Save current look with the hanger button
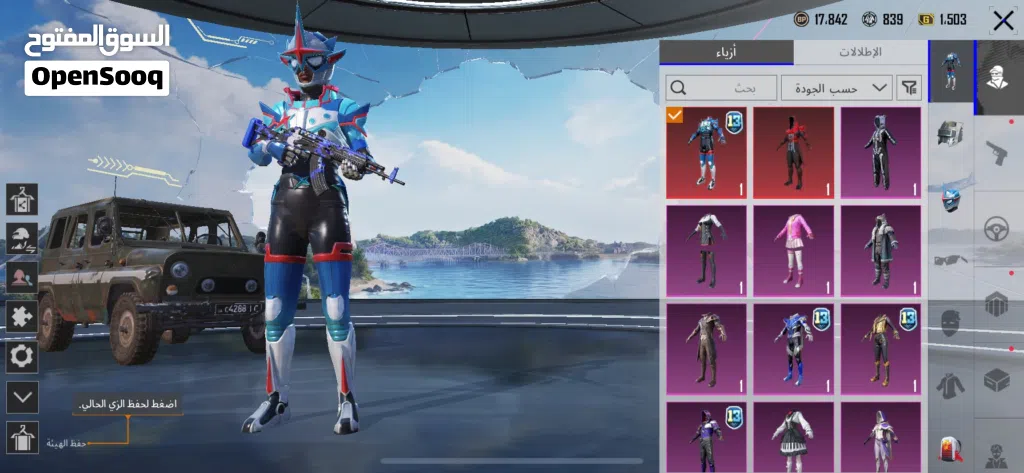The width and height of the screenshot is (1024, 473). pos(22,437)
